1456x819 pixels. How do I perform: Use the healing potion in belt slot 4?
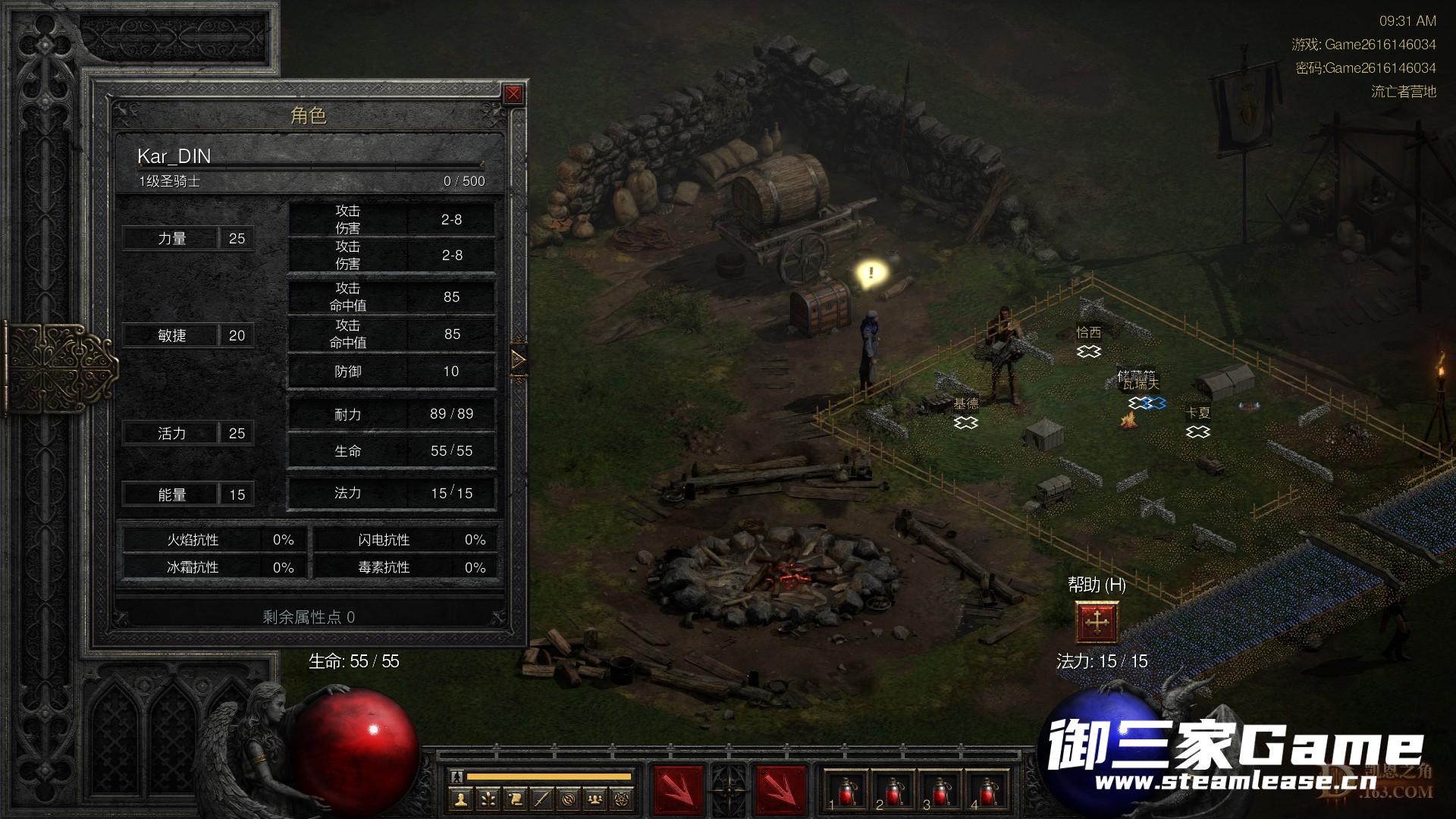pos(987,791)
